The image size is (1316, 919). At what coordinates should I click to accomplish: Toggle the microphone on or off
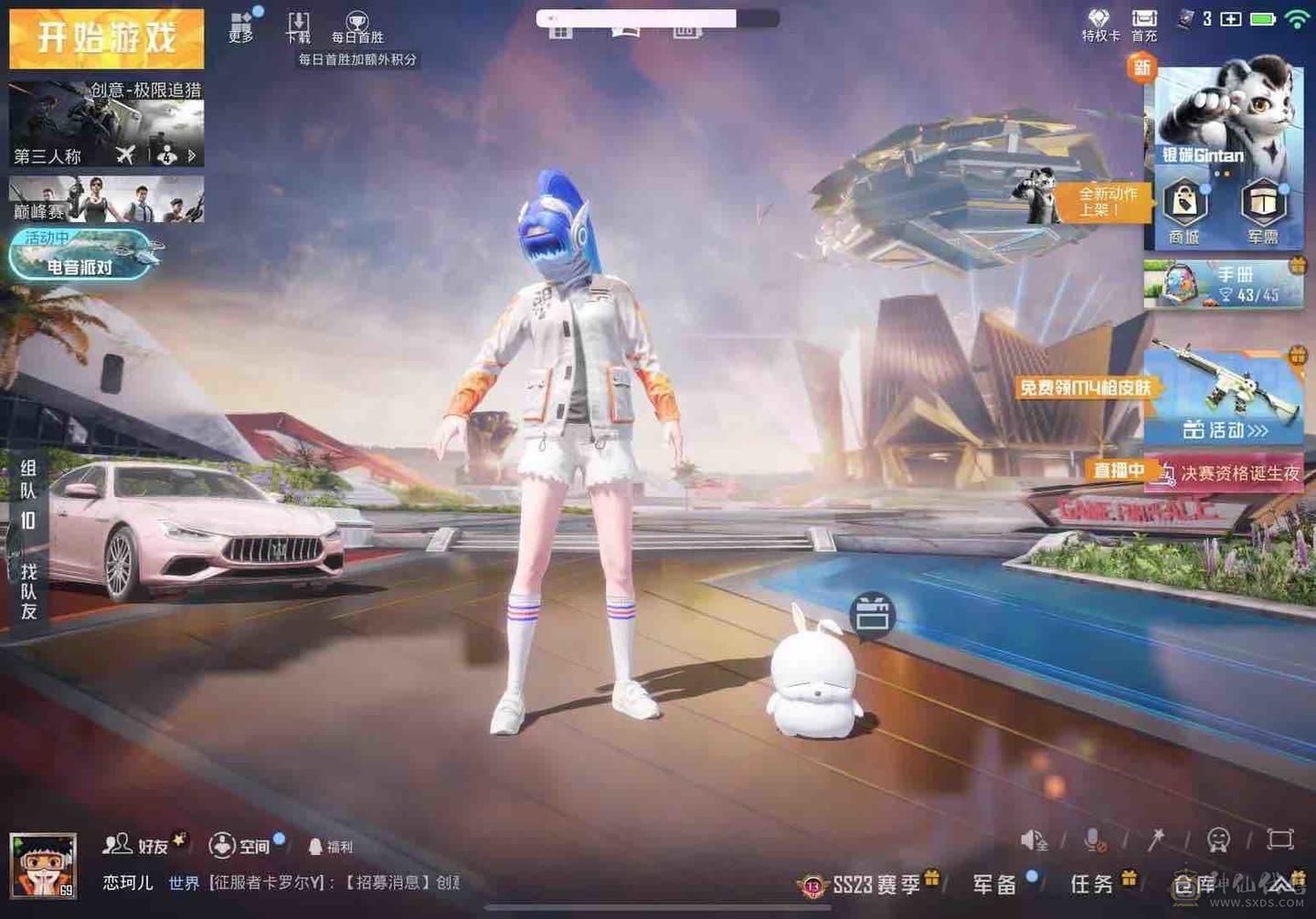pos(1095,839)
